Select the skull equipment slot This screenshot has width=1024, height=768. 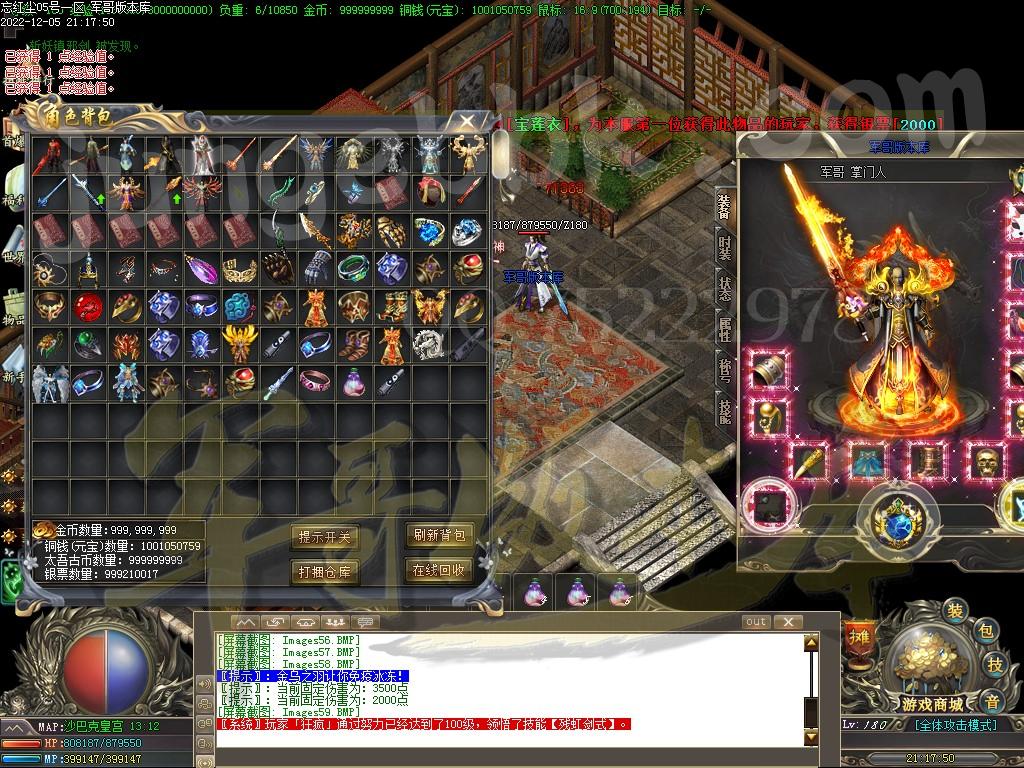point(985,462)
